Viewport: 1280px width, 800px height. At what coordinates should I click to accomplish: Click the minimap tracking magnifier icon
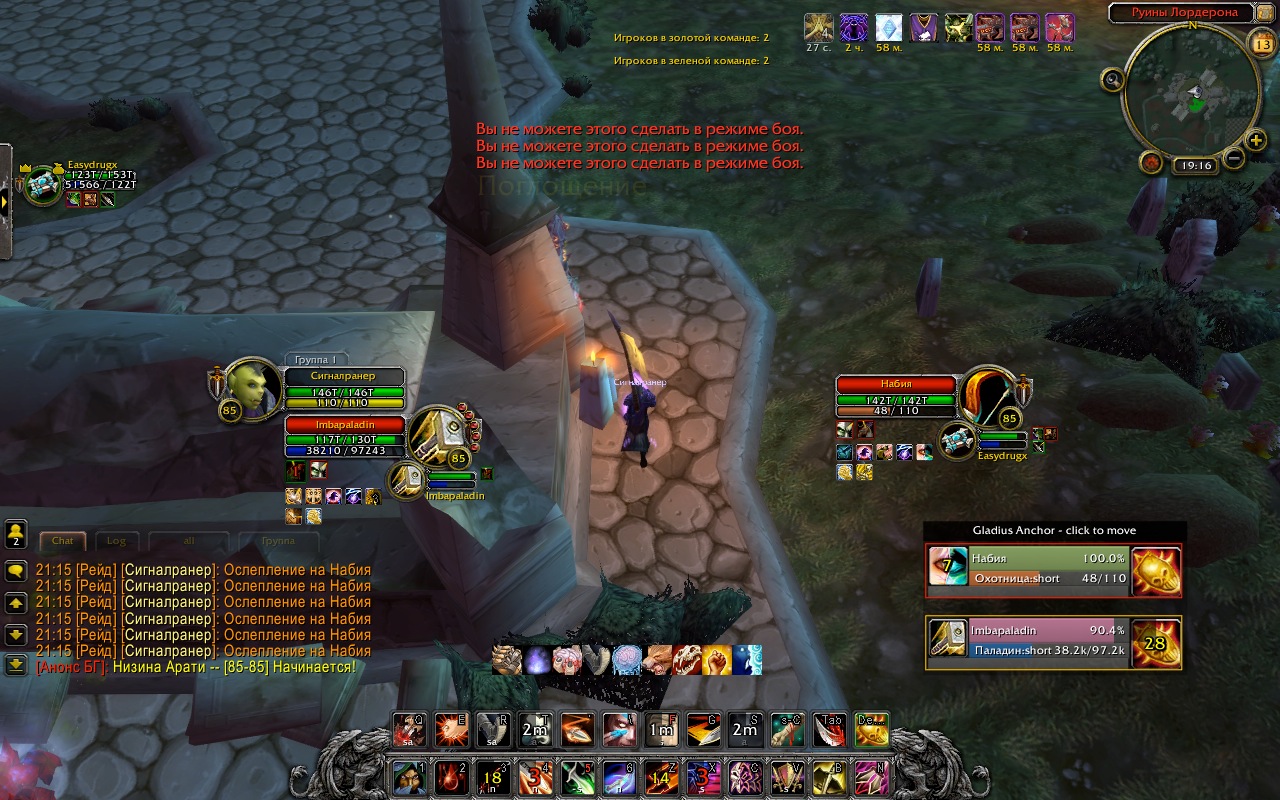[1112, 78]
